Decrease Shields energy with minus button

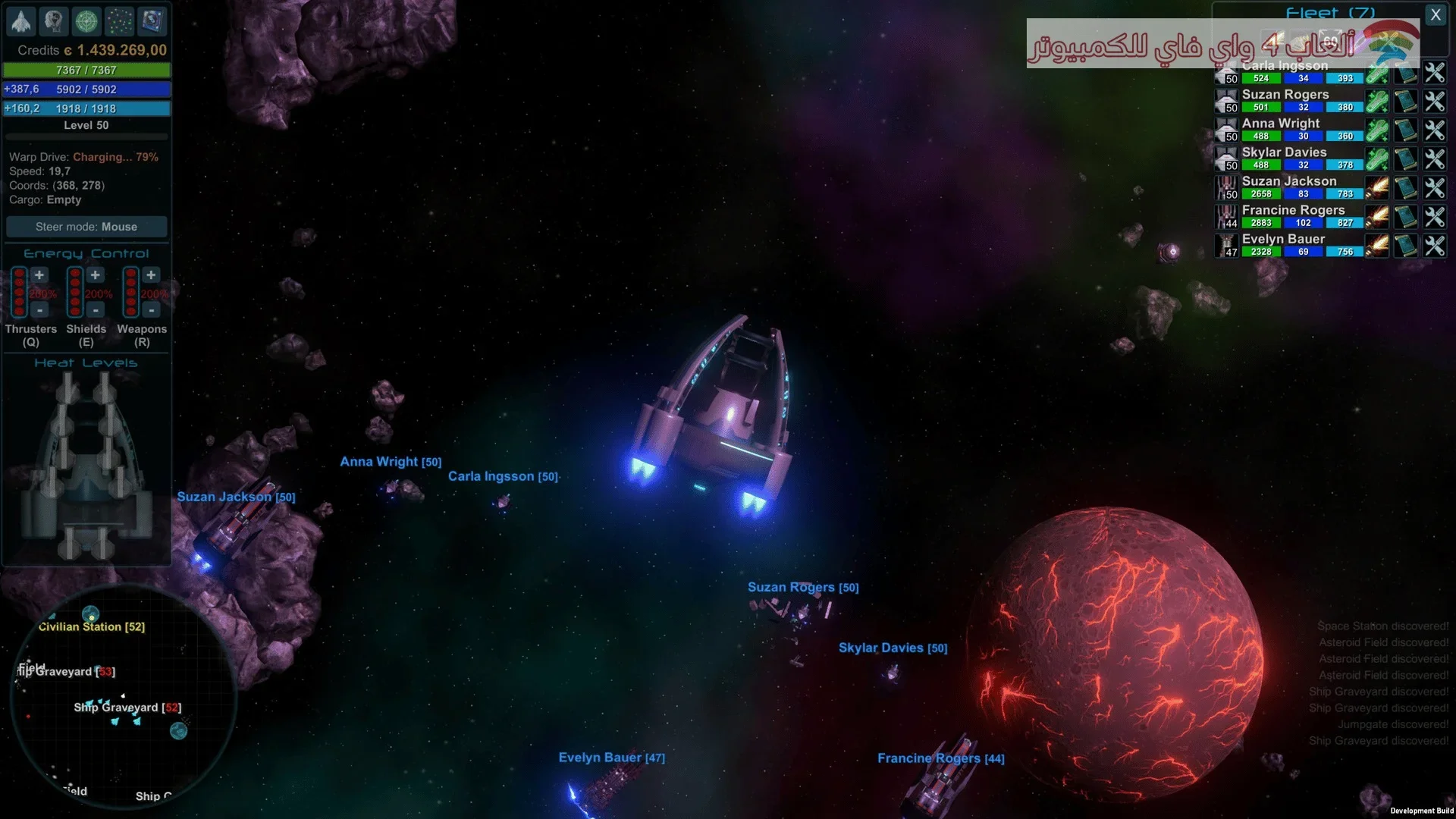coord(96,310)
